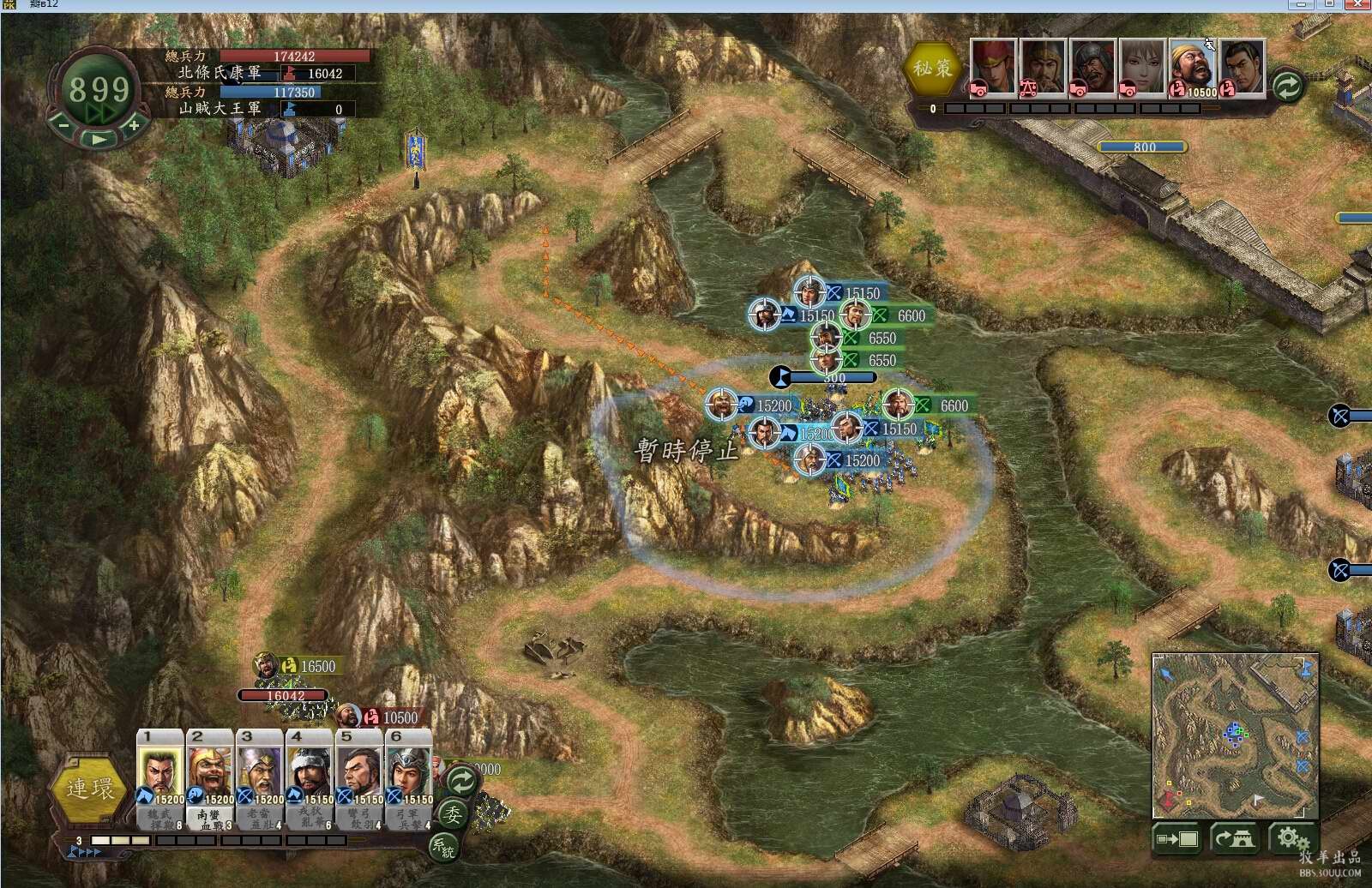This screenshot has height=888, width=1372.
Task: Activate the 連環 hexagon button
Action: tap(89, 789)
